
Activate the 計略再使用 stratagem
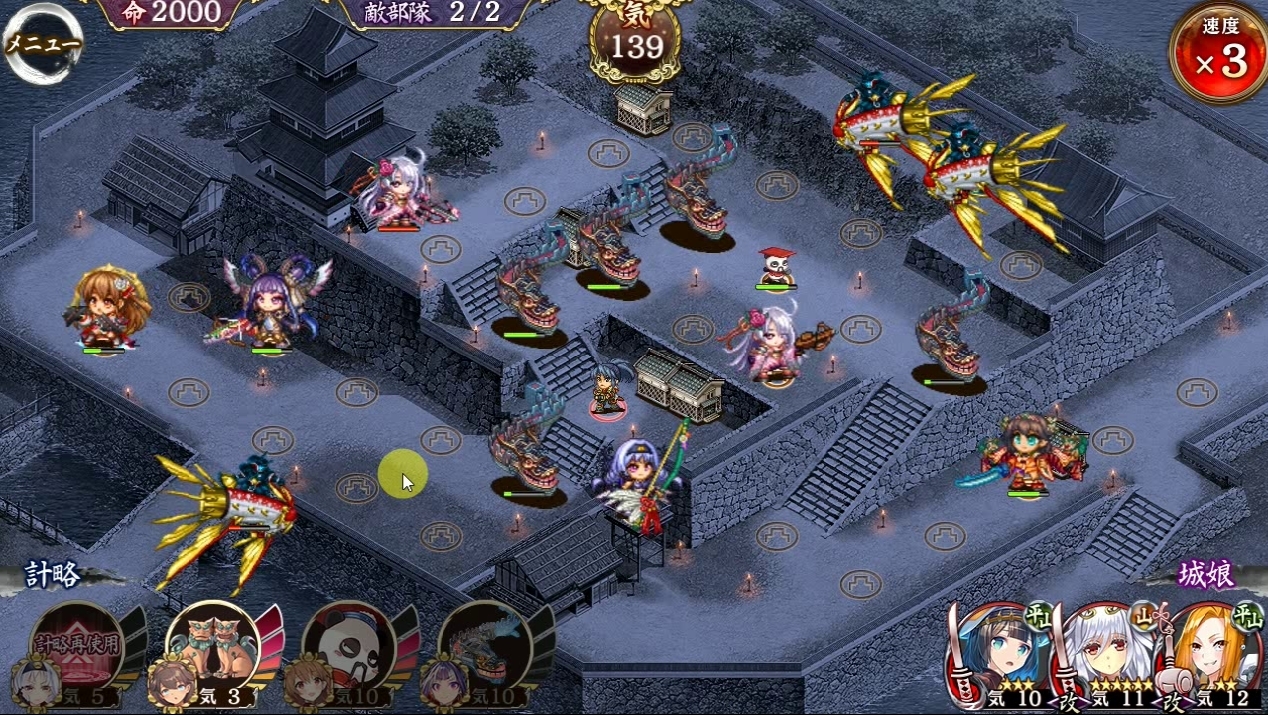(77, 648)
